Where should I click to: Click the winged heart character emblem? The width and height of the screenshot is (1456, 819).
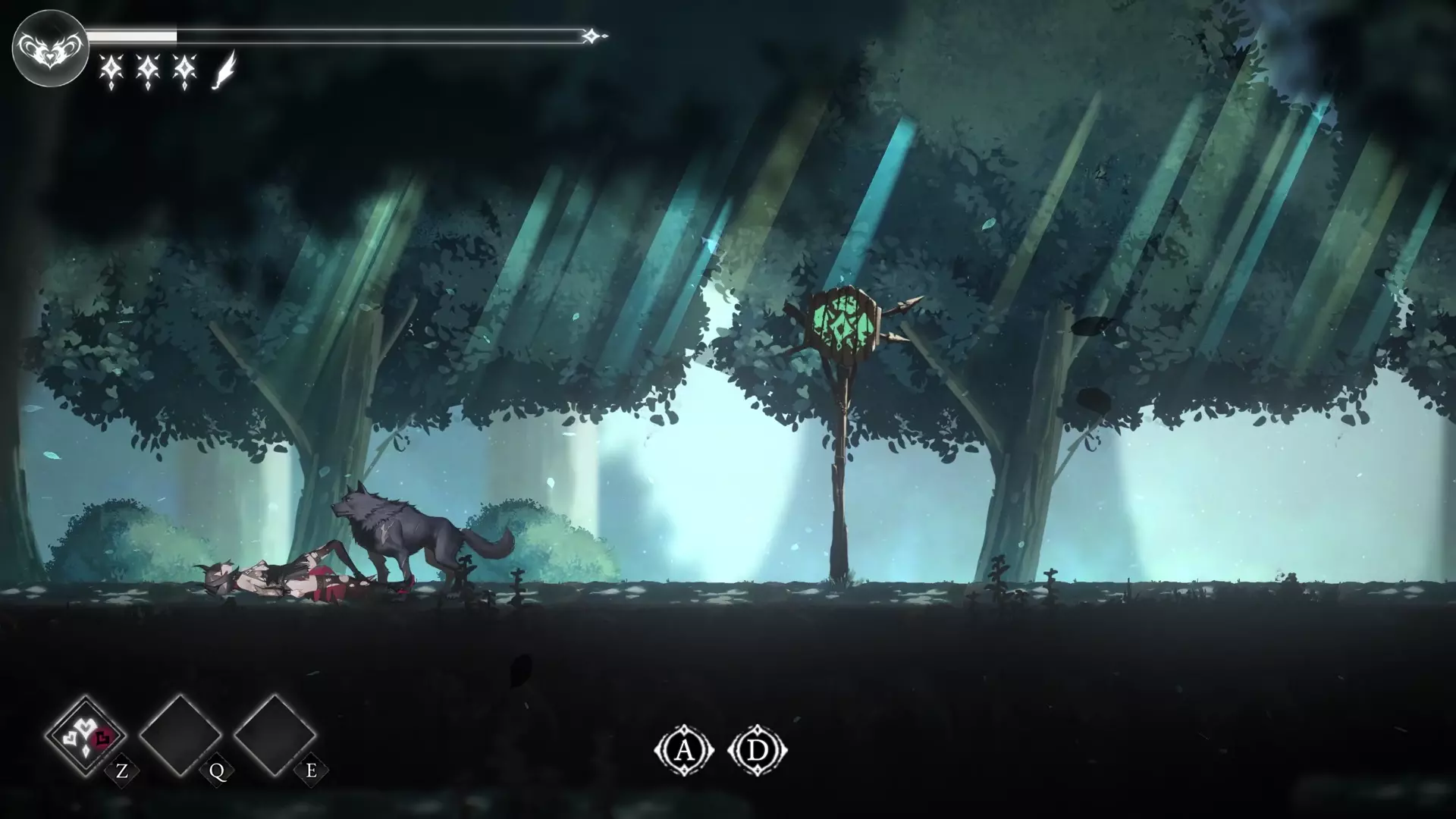[49, 48]
